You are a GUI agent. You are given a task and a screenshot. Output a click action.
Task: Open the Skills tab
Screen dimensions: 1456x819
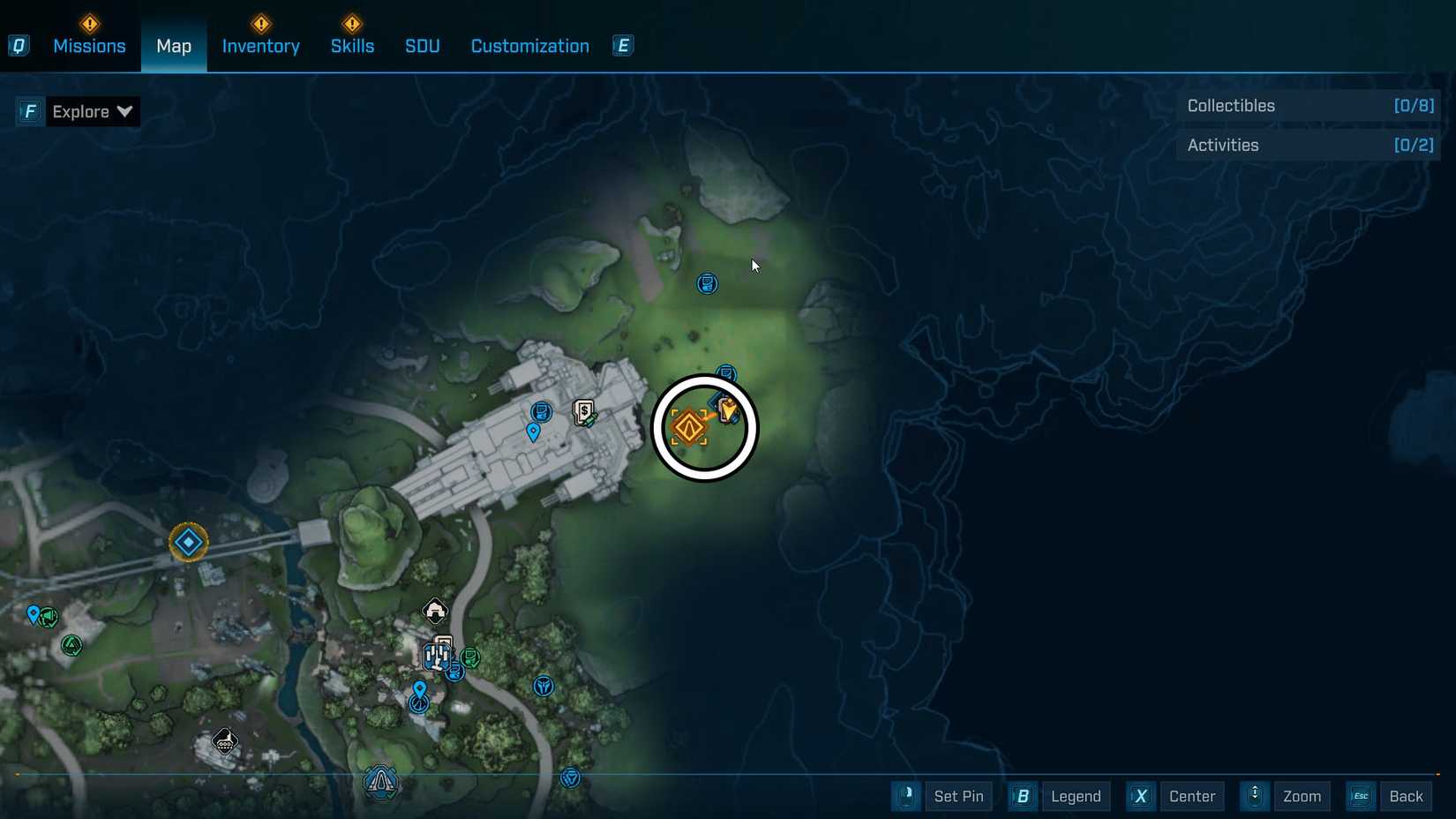point(352,46)
